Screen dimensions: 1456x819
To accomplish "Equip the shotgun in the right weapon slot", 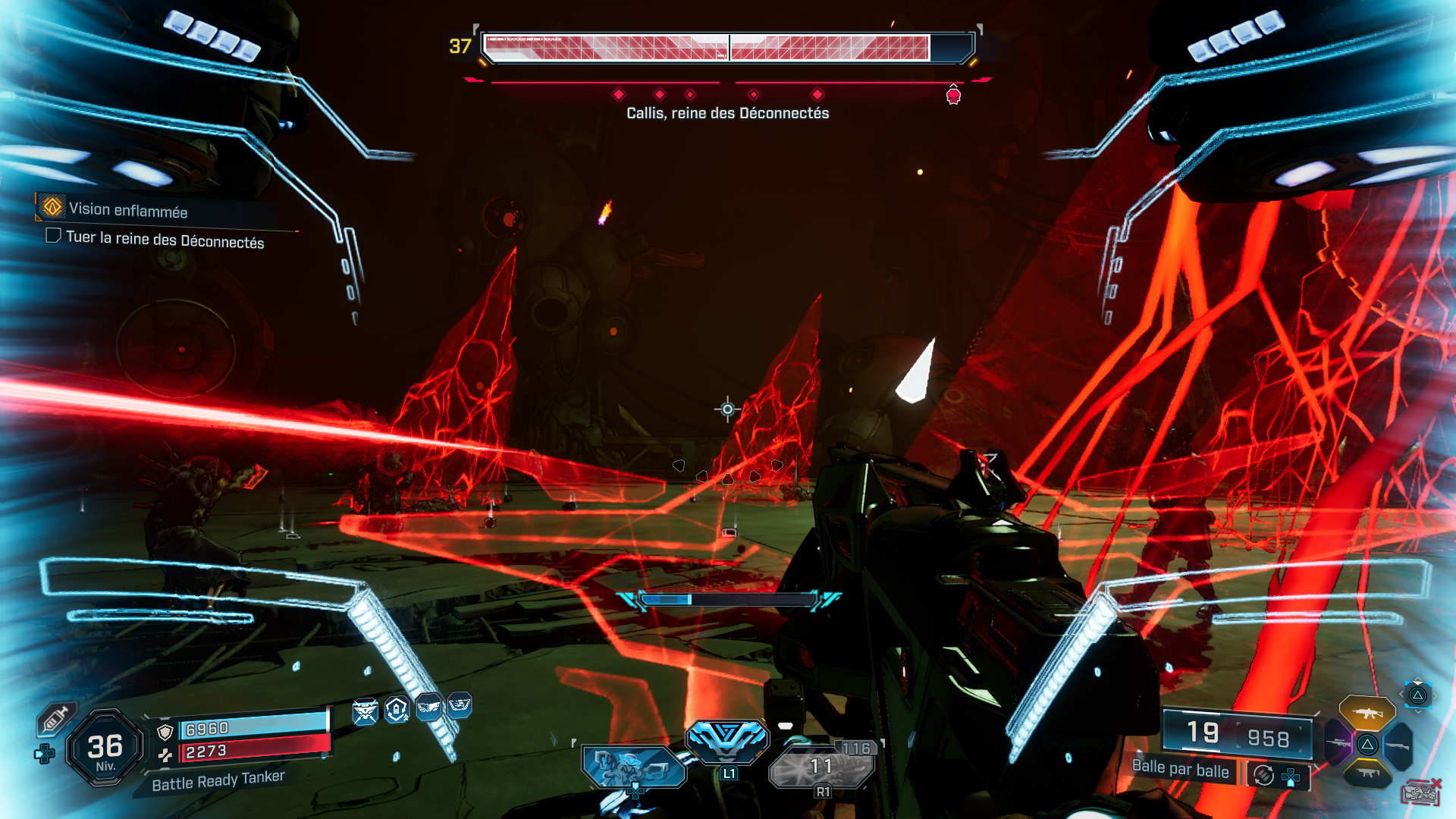I will click(1398, 746).
